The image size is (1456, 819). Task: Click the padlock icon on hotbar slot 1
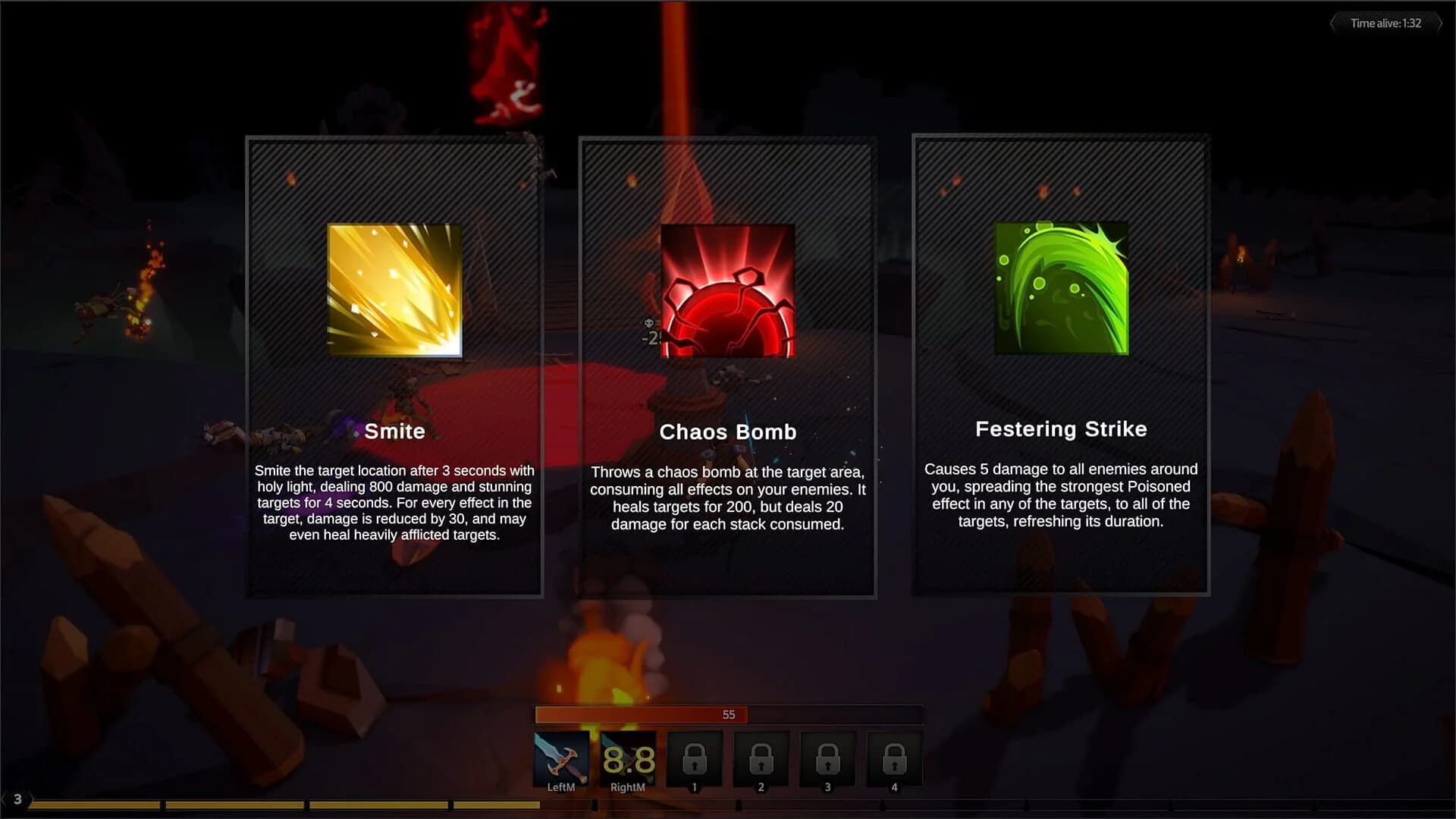click(x=693, y=759)
